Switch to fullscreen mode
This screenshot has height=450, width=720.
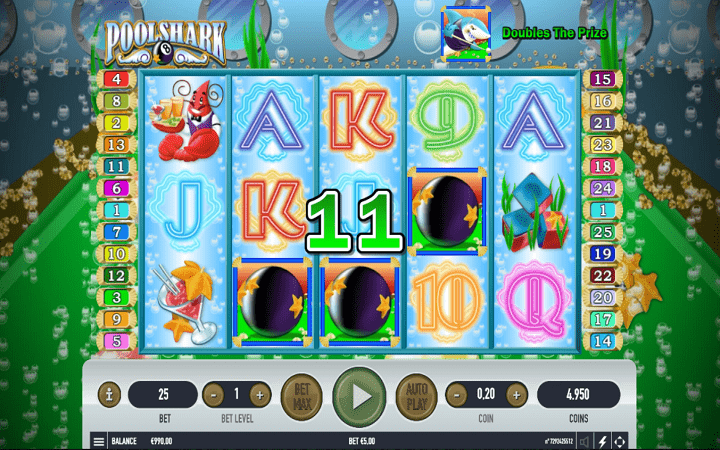(x=621, y=441)
